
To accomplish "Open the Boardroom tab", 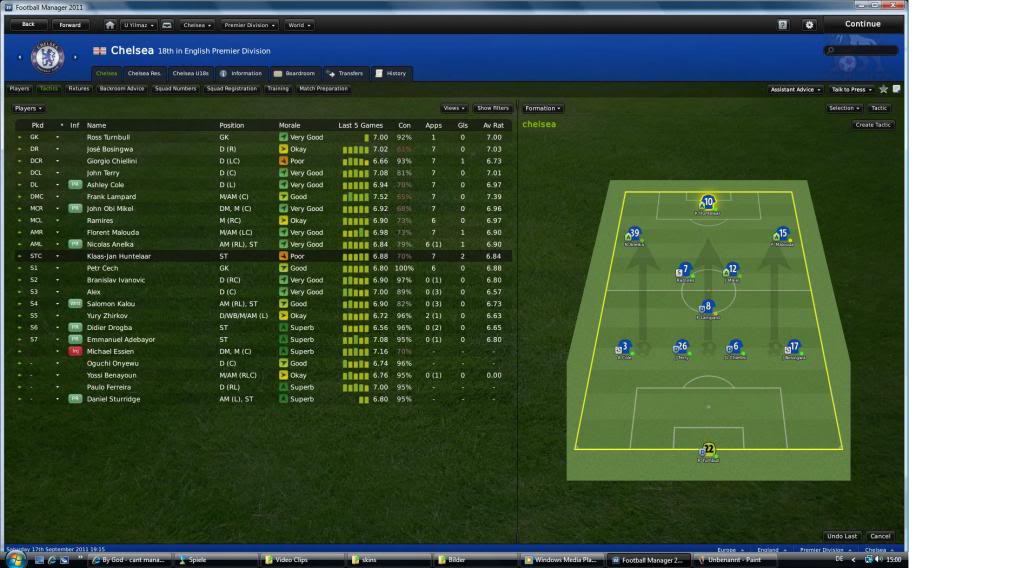I will [x=294, y=73].
